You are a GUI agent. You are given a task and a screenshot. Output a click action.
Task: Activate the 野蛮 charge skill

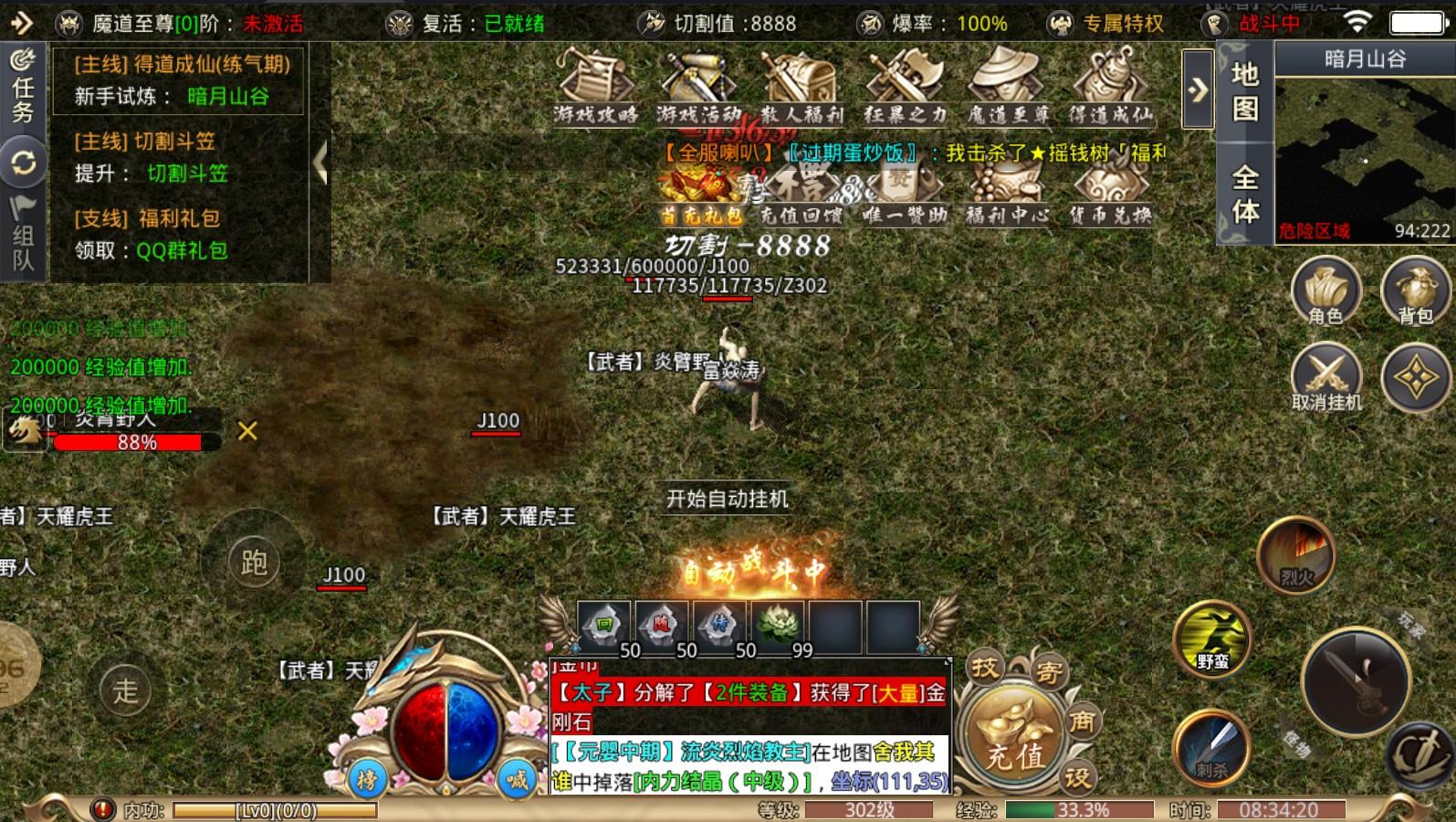[1212, 638]
